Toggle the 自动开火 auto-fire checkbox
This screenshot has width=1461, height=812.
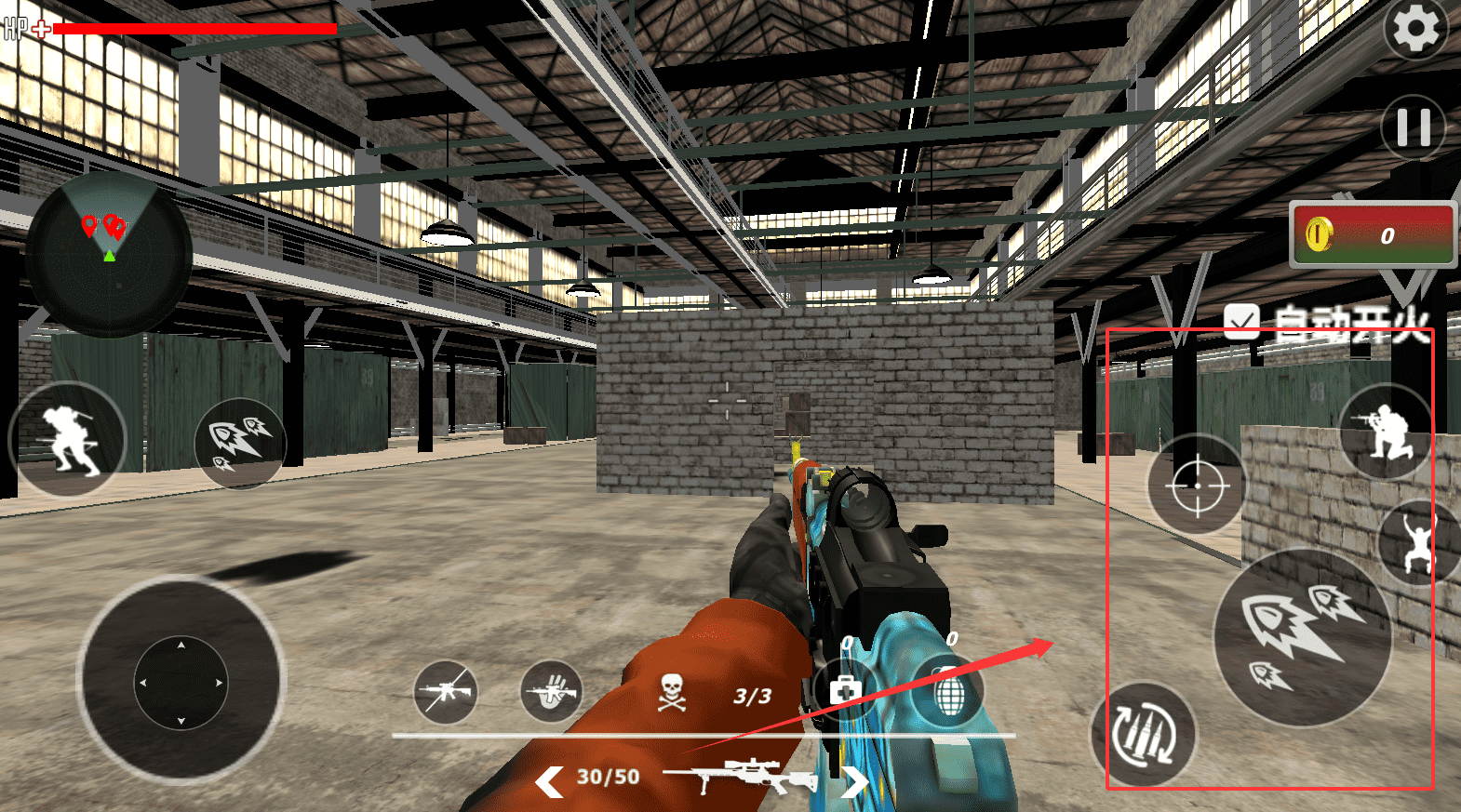1241,323
